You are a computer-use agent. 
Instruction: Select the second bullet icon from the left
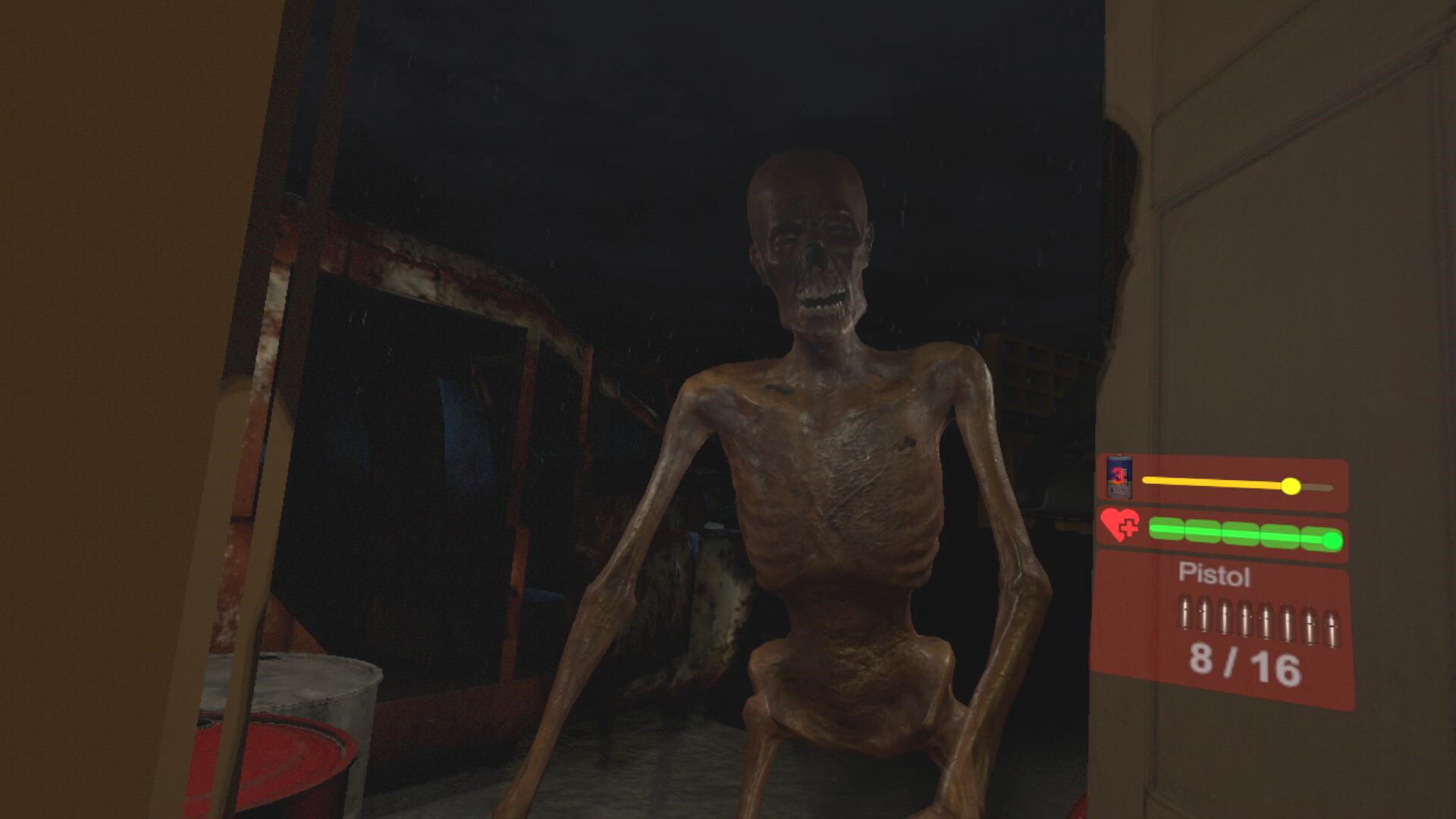click(1203, 616)
